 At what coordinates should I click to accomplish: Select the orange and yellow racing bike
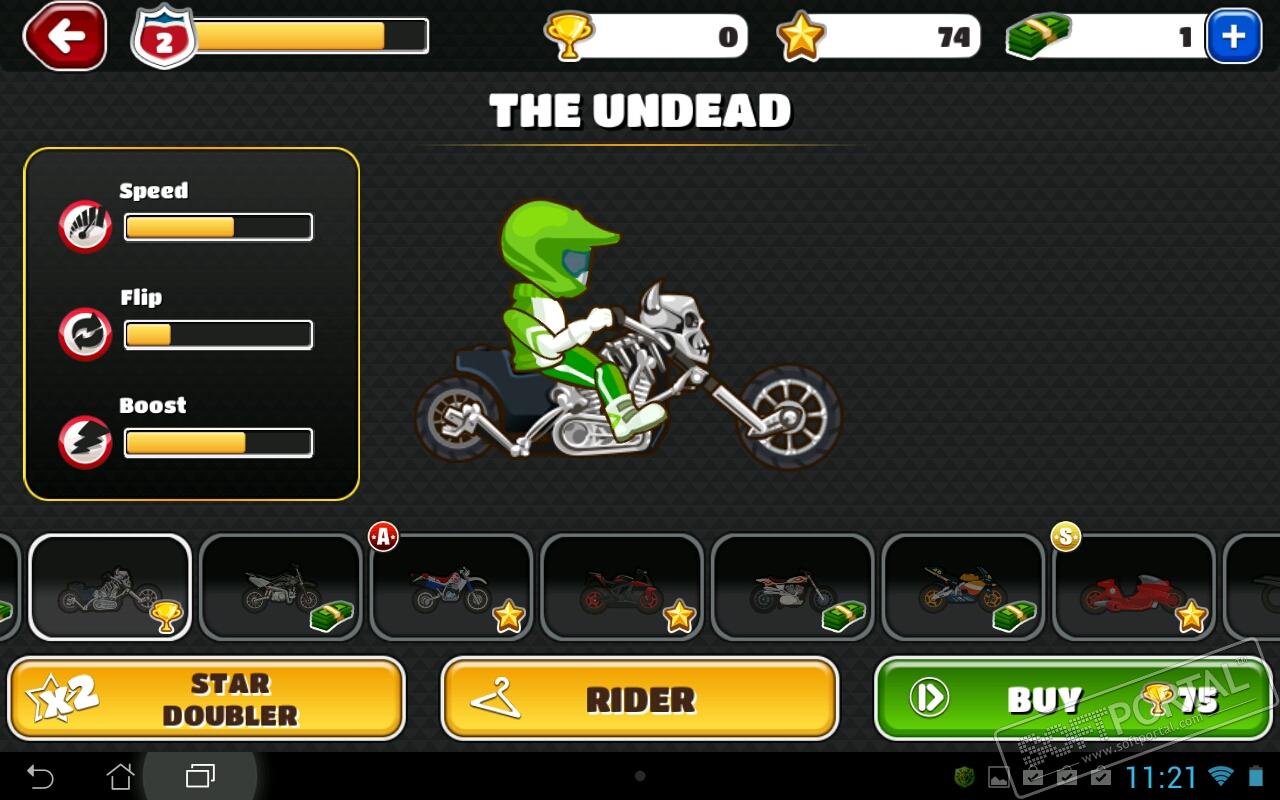[x=964, y=587]
